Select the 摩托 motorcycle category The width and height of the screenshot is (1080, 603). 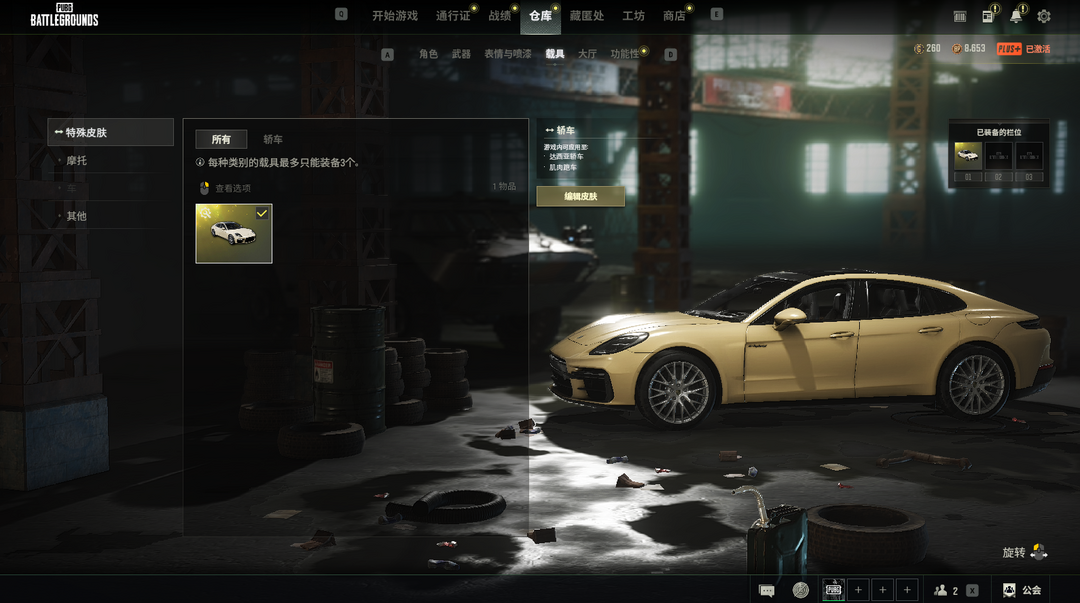77,160
